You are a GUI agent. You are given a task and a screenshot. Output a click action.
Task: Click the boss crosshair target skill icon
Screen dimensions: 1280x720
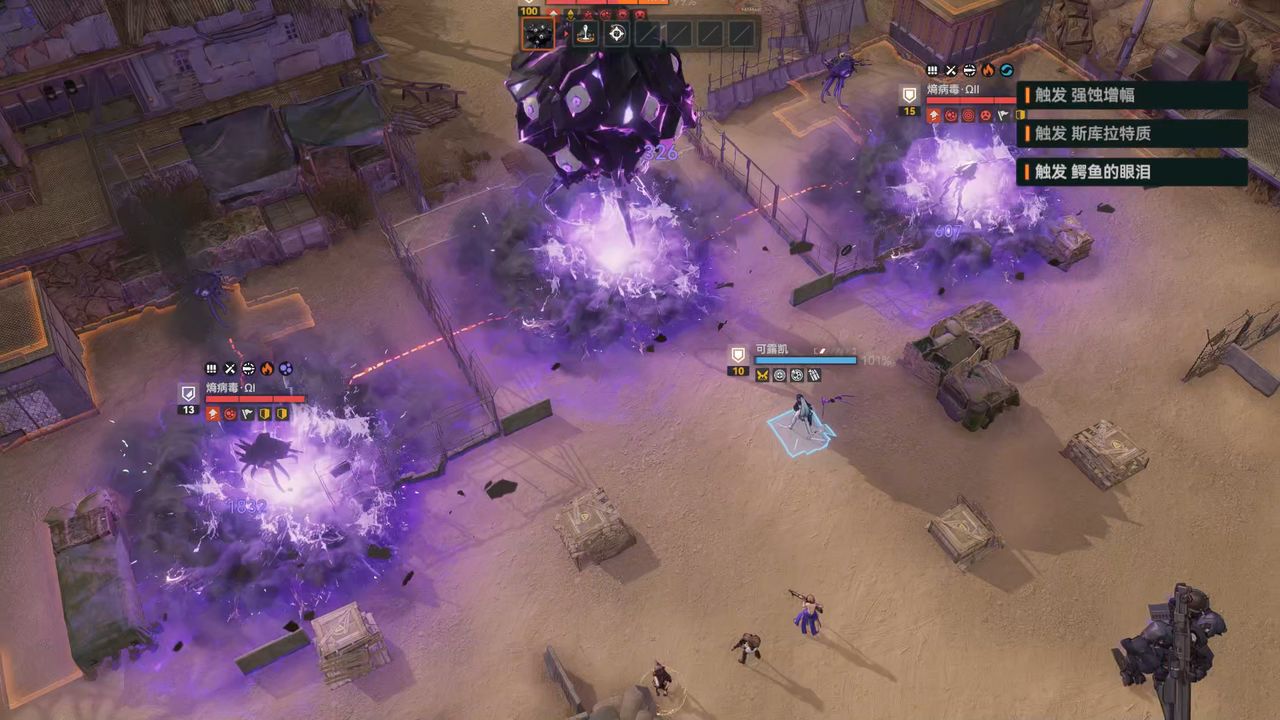(x=617, y=34)
